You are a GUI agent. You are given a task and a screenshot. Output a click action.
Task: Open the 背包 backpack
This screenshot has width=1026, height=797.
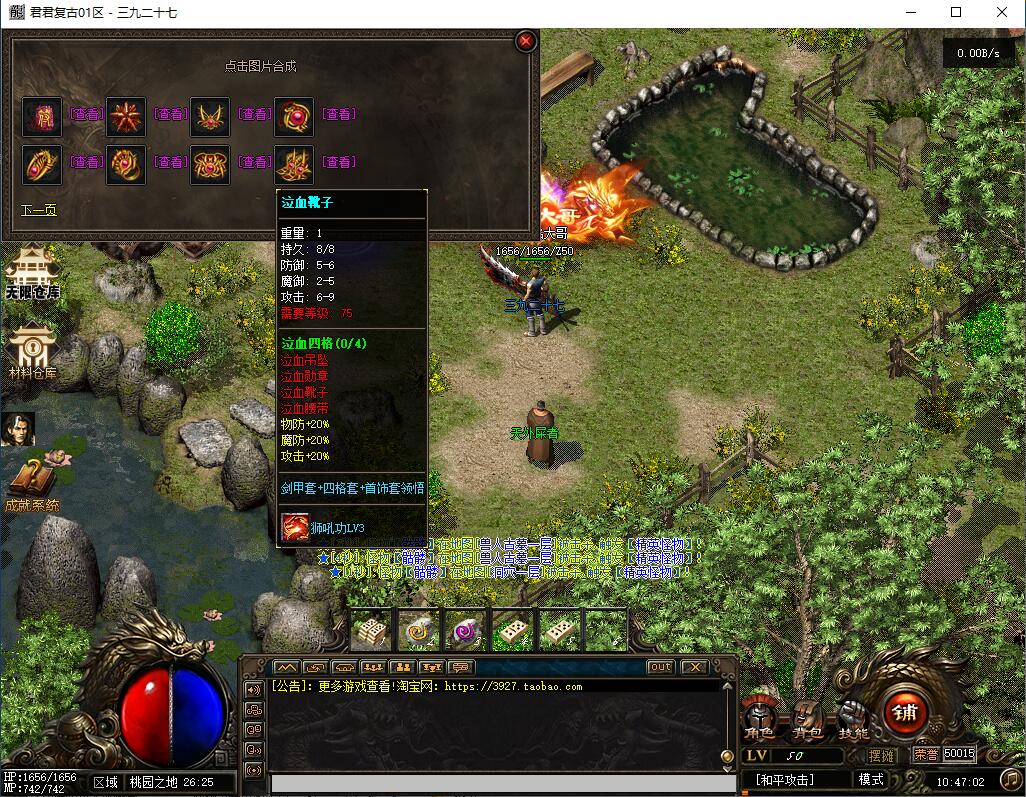tap(806, 718)
